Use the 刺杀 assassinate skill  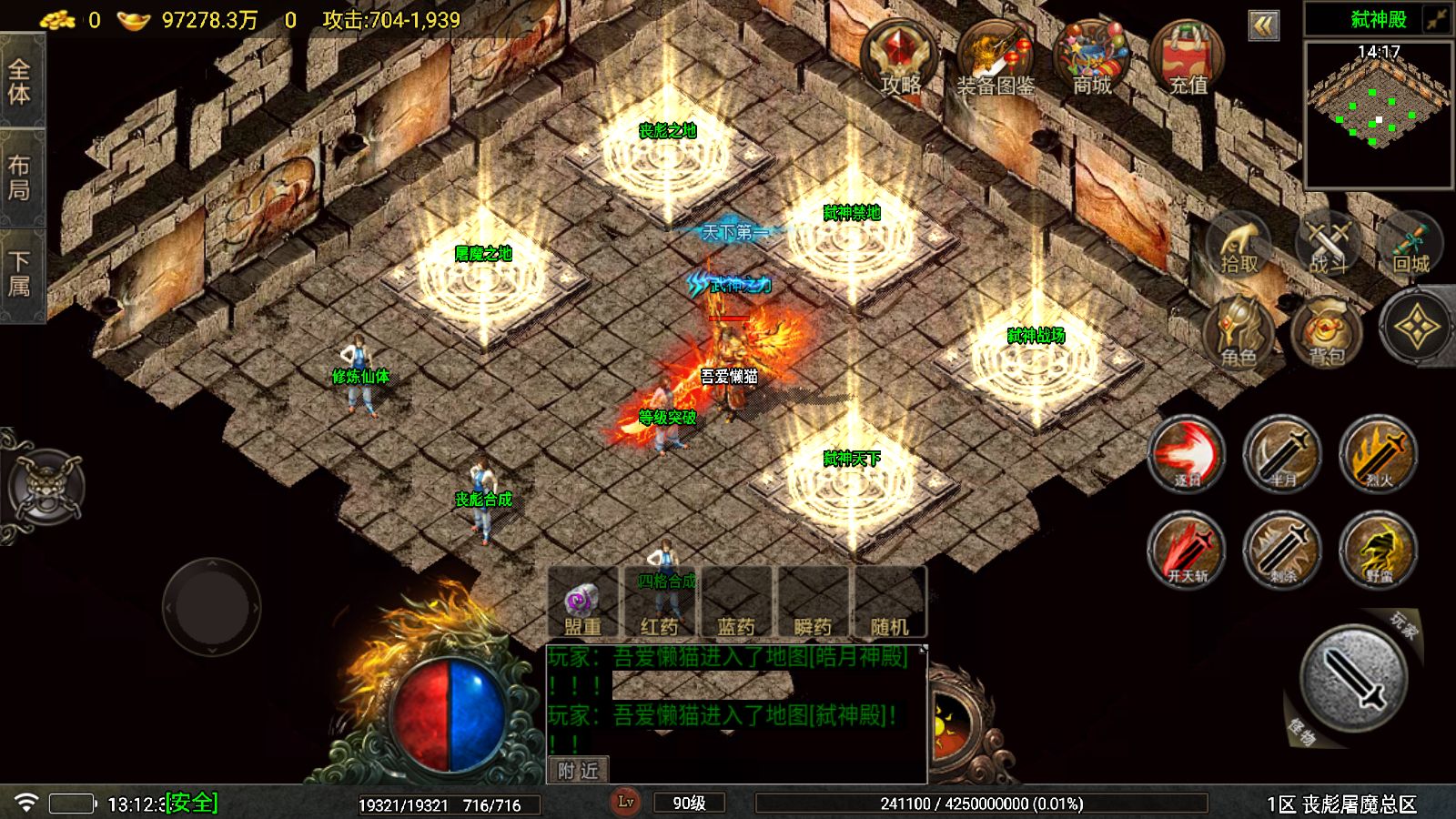1282,549
